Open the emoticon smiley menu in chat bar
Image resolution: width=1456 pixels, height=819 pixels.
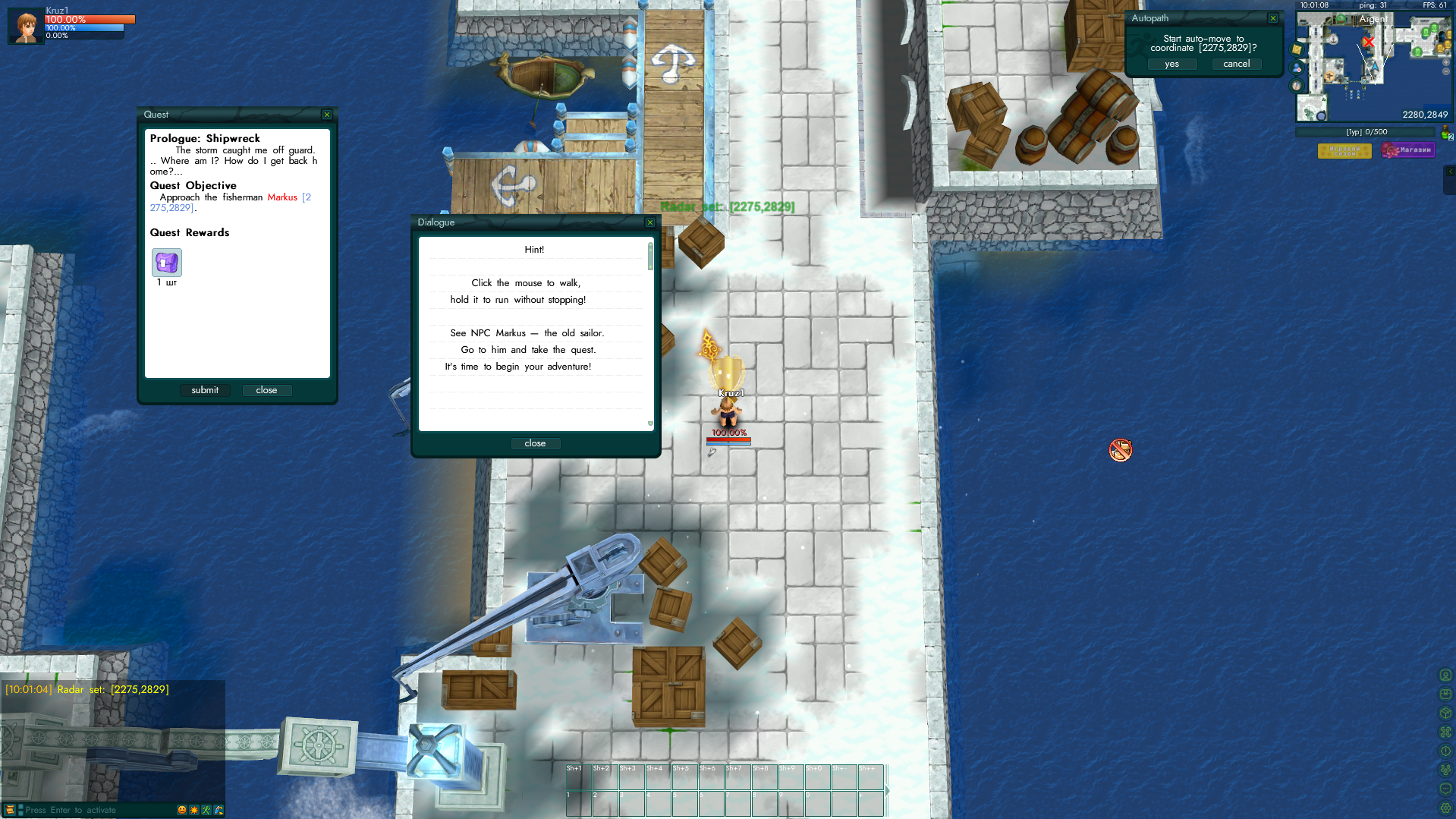tap(182, 810)
